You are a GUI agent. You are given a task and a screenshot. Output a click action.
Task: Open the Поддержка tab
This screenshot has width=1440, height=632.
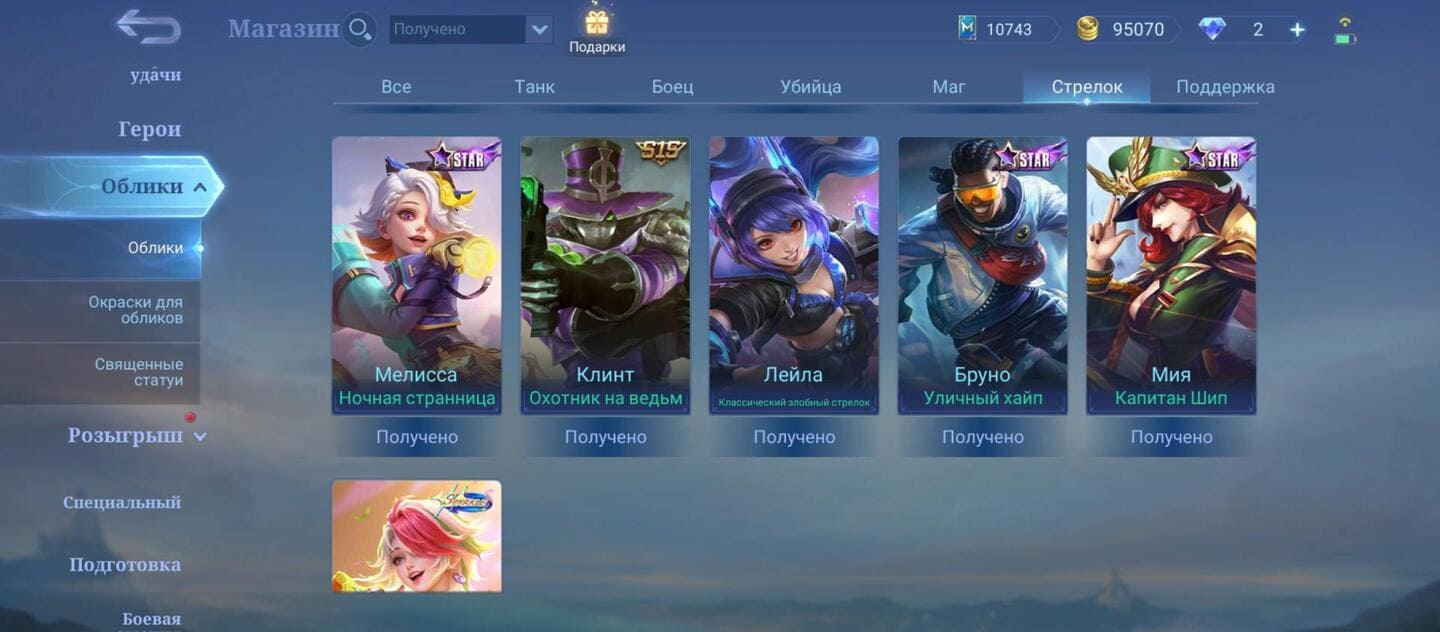point(1225,87)
